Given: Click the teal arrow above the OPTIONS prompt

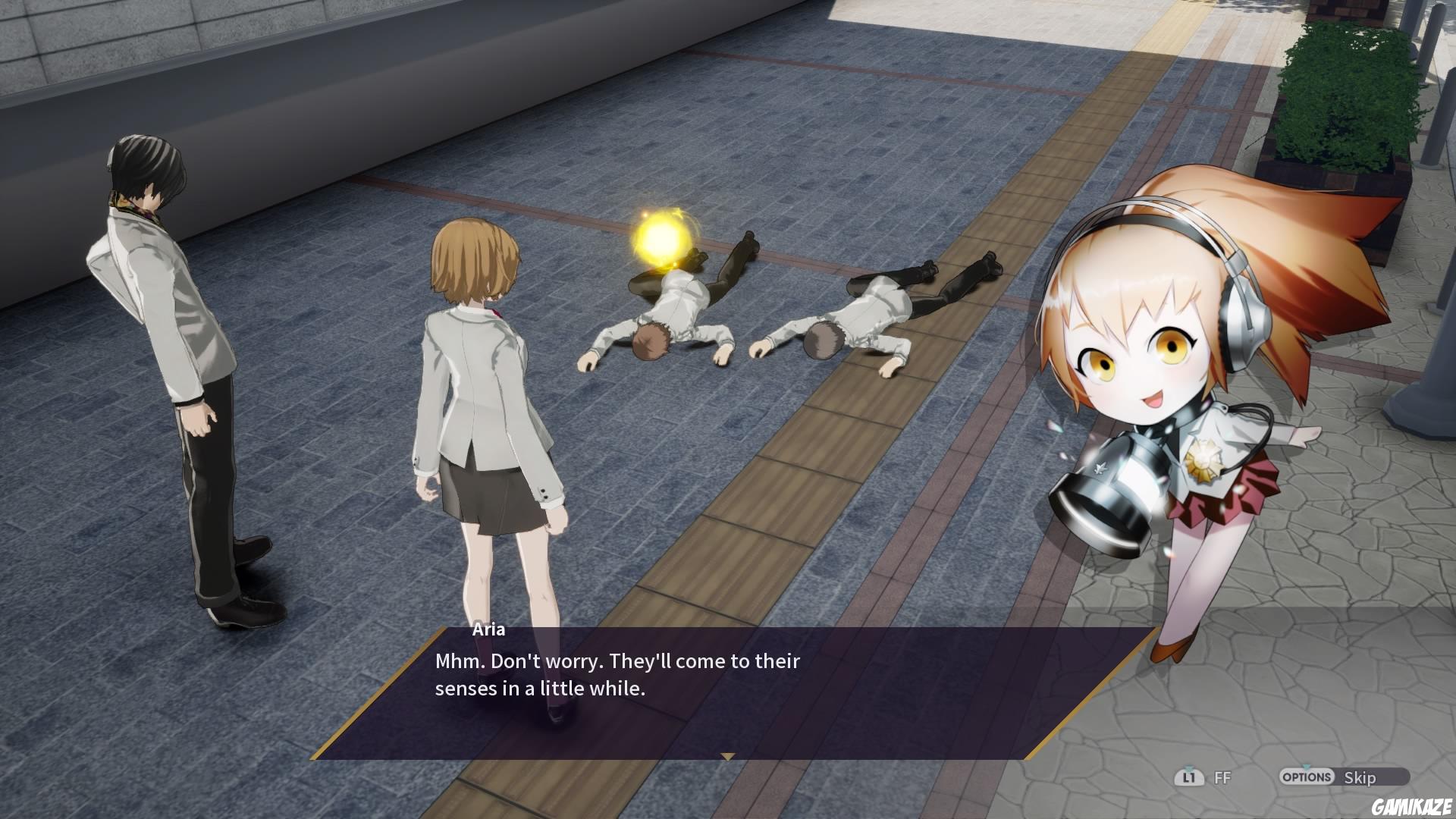Looking at the screenshot, I should coord(1307,767).
